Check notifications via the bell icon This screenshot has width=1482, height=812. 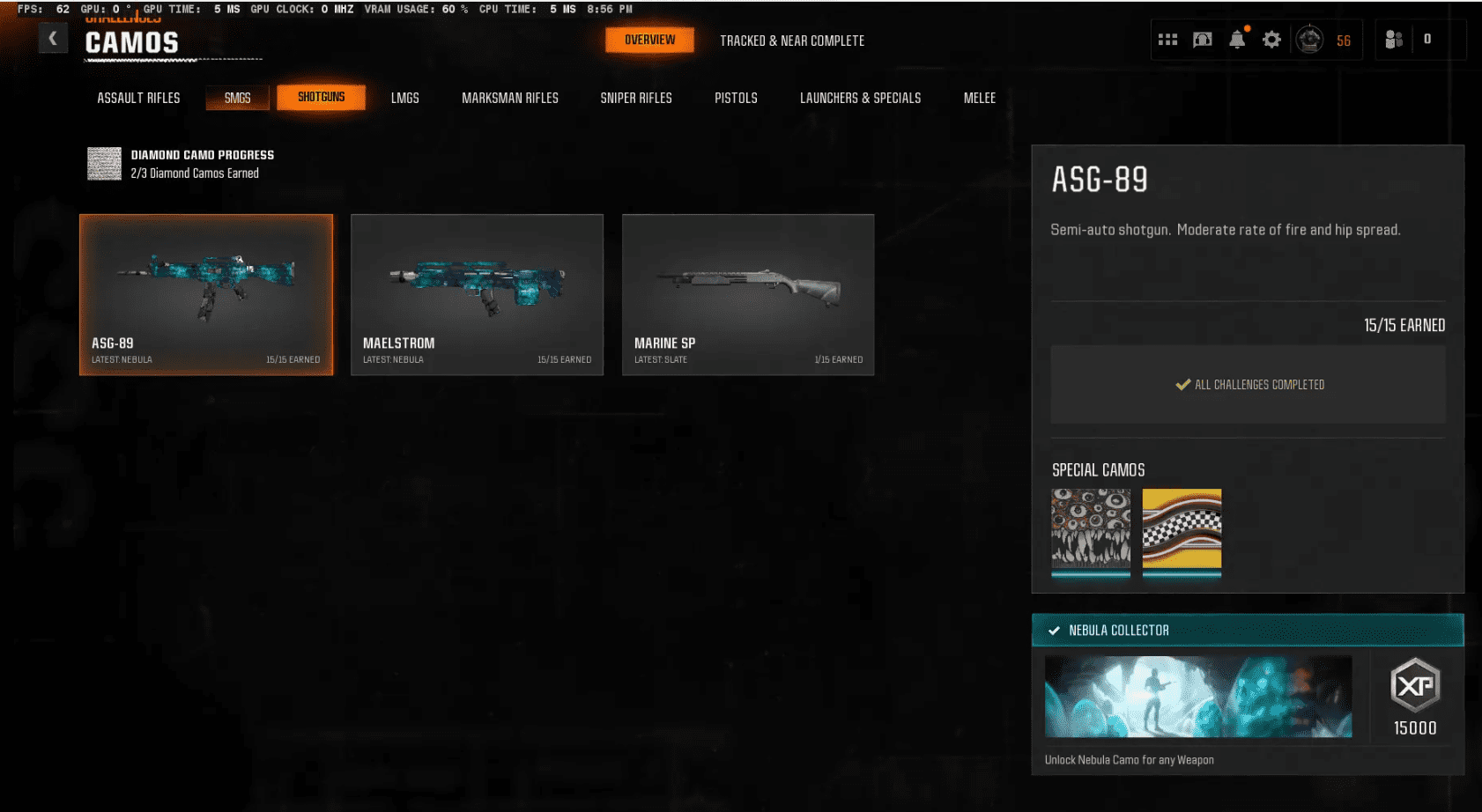tap(1237, 39)
